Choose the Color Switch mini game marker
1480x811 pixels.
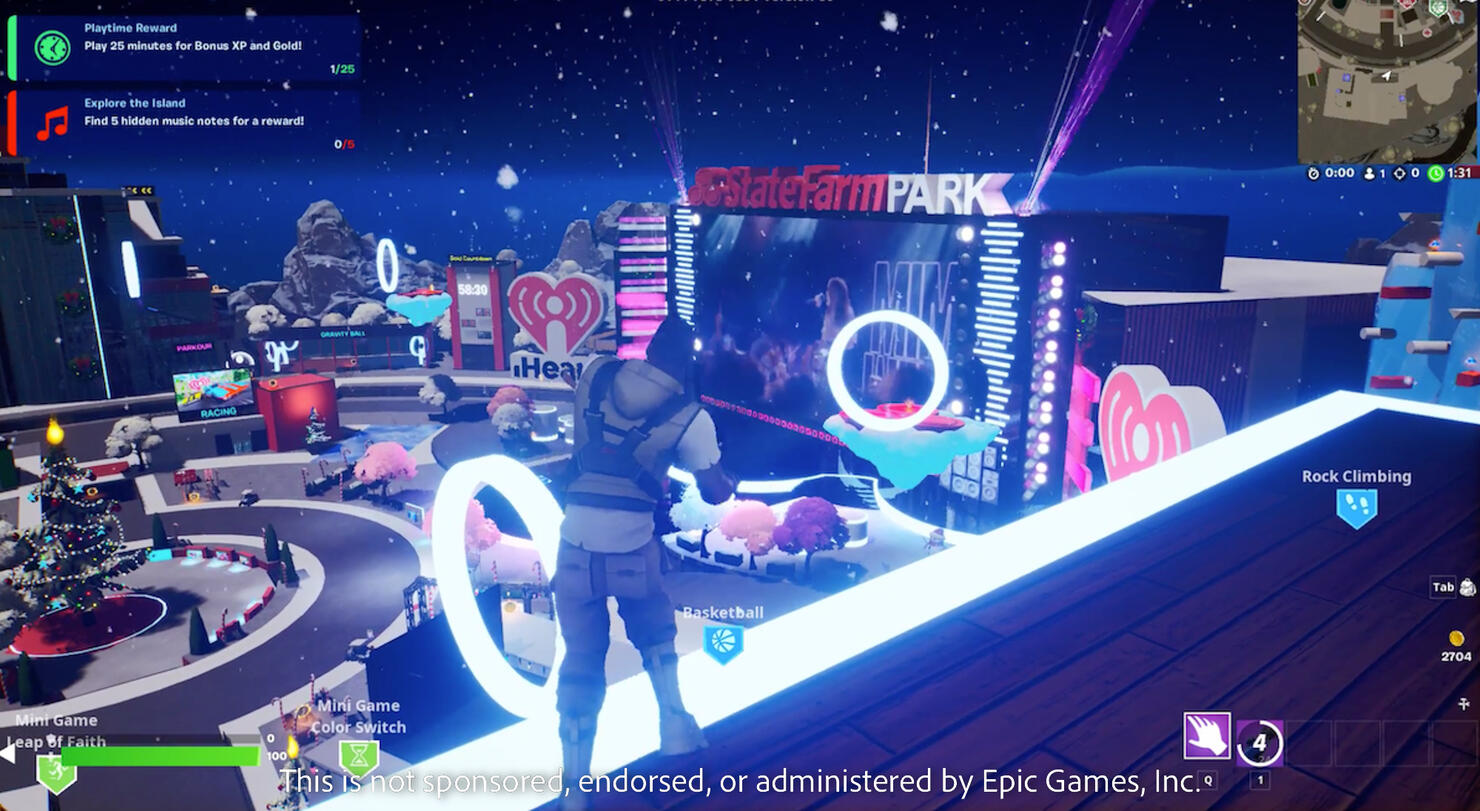click(x=359, y=756)
